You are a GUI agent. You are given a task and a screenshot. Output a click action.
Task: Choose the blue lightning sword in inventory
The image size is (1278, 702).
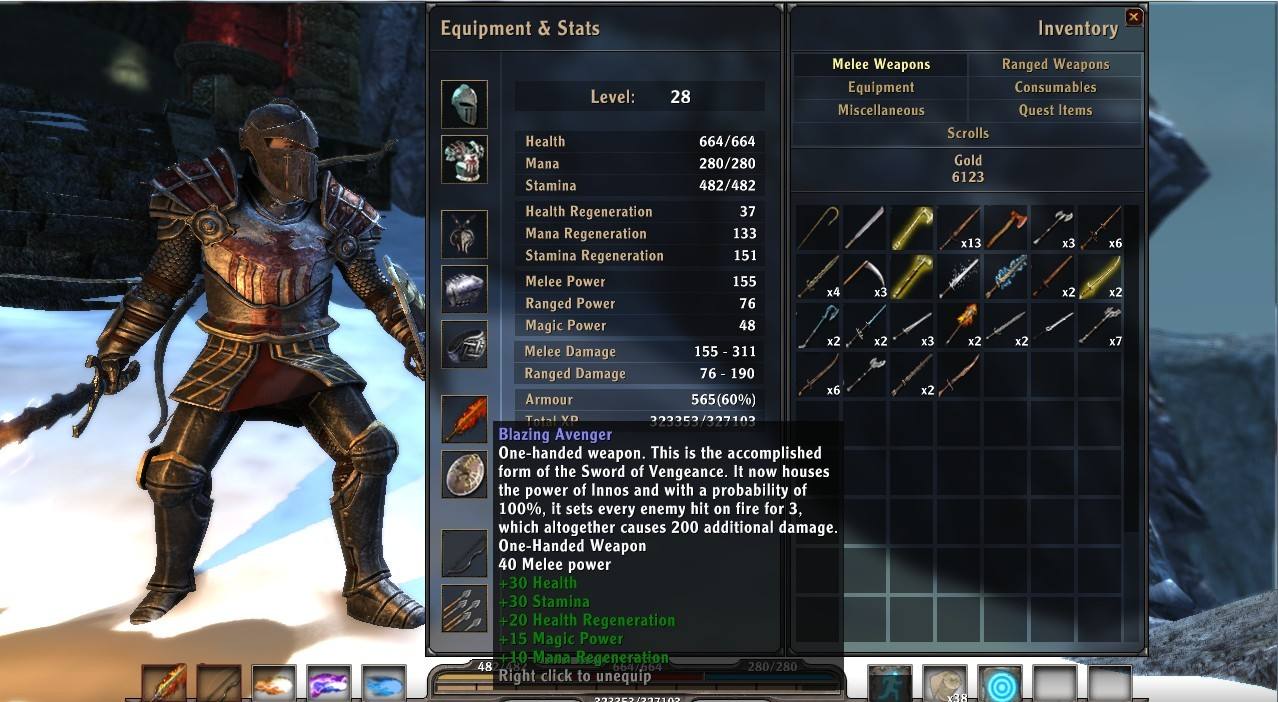(x=1006, y=276)
